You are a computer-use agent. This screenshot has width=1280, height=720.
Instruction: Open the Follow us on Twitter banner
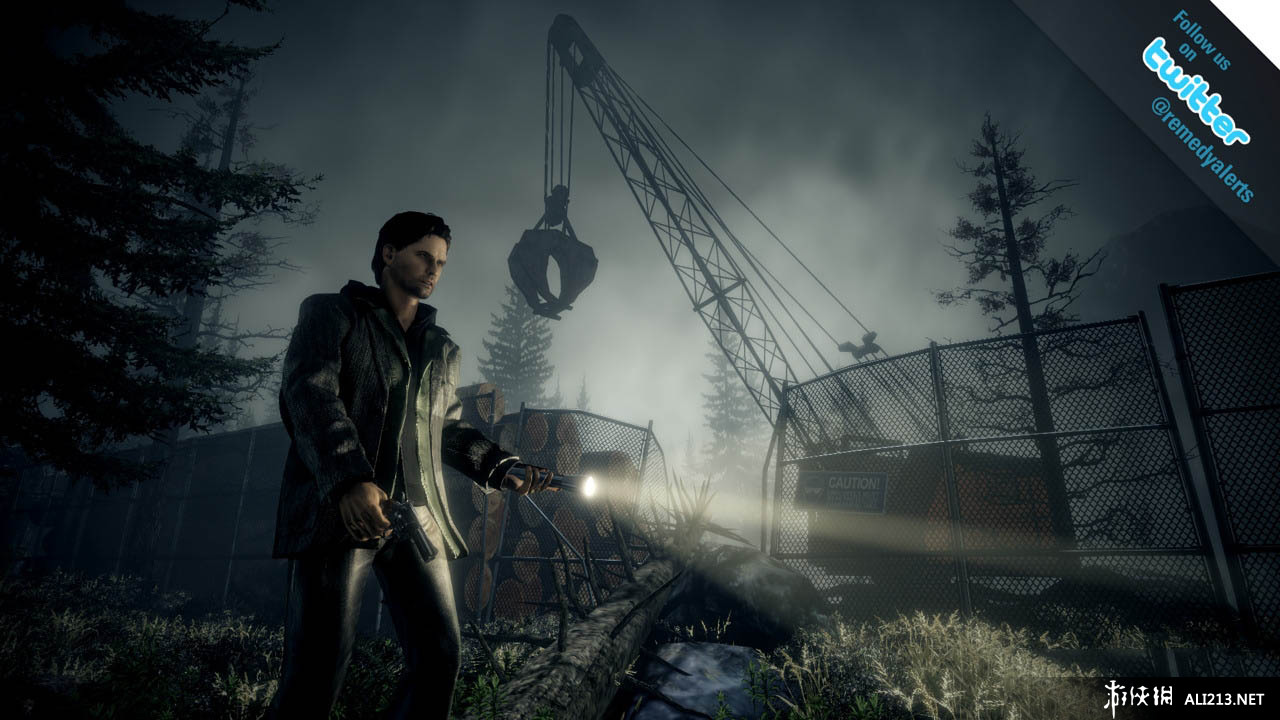1196,92
